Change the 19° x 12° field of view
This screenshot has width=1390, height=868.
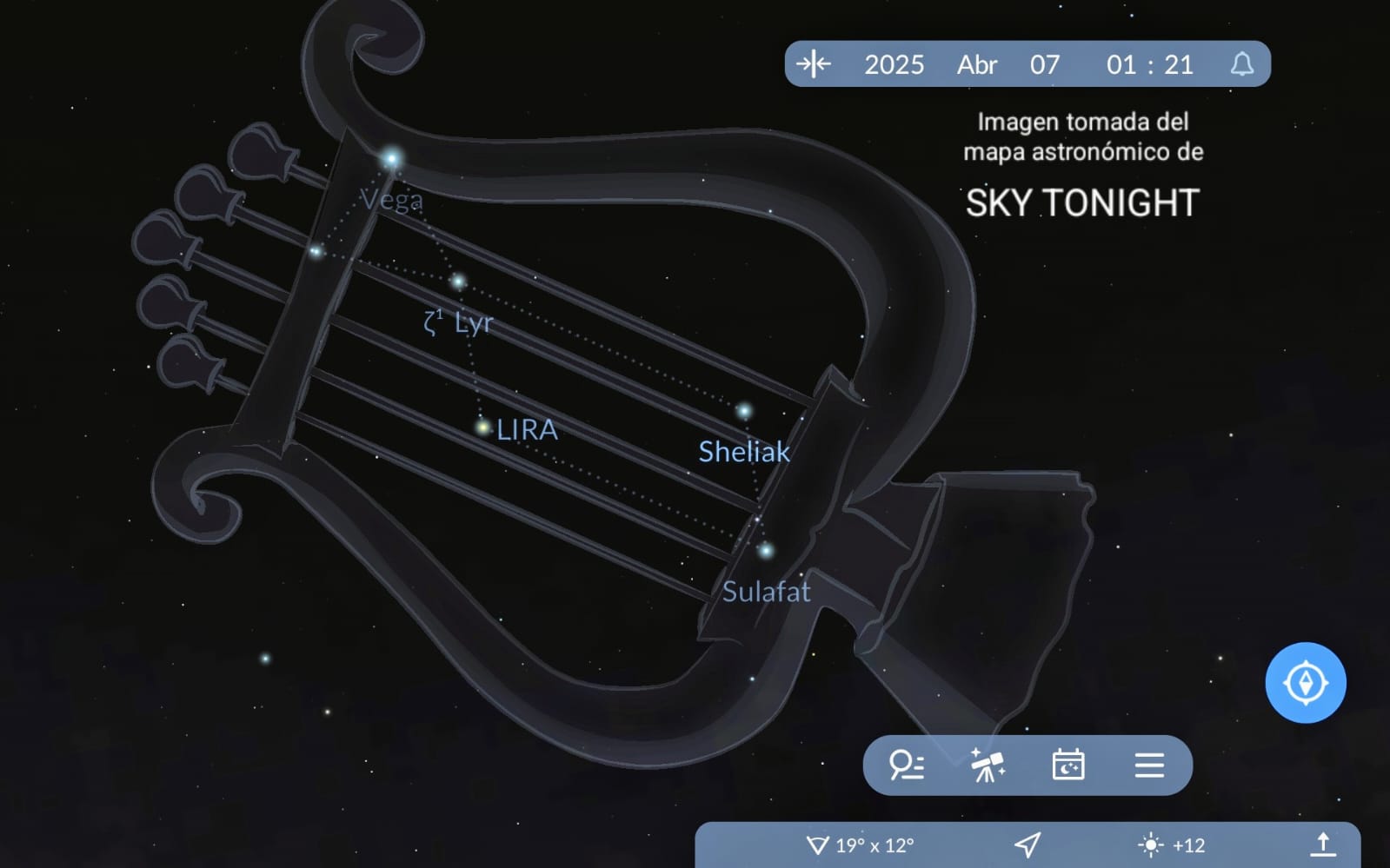[861, 845]
